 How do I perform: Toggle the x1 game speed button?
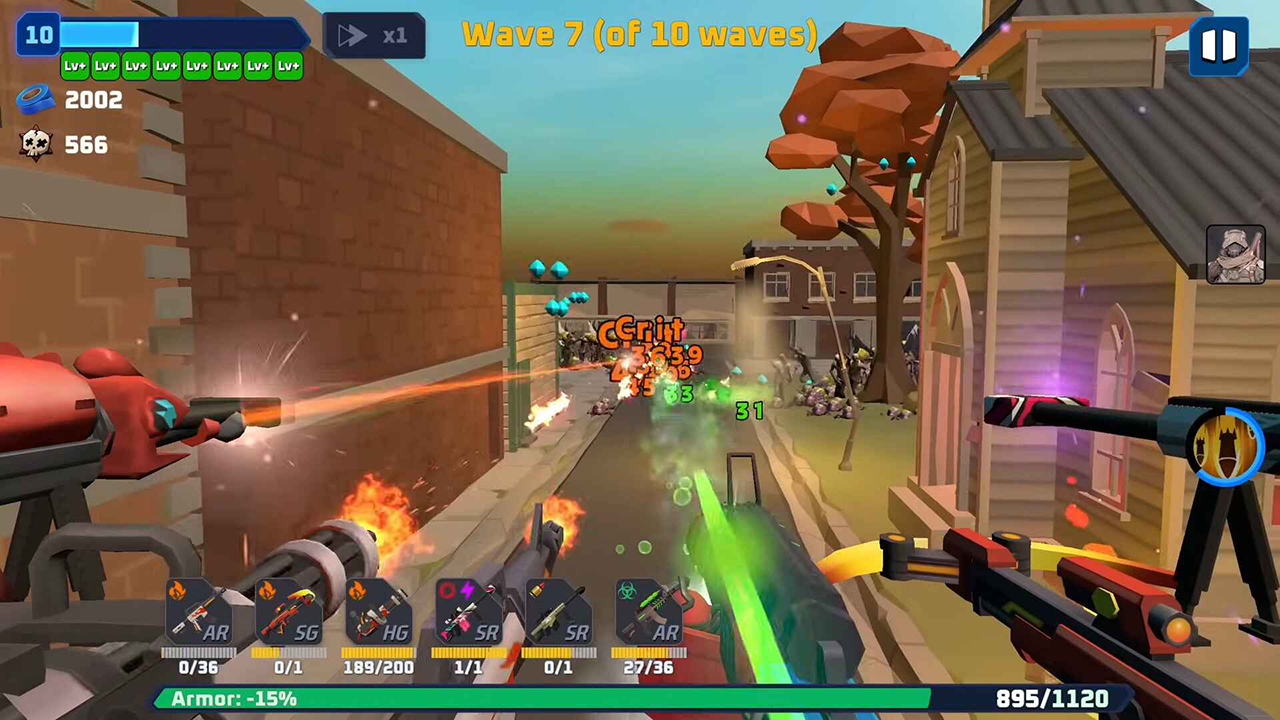click(374, 36)
